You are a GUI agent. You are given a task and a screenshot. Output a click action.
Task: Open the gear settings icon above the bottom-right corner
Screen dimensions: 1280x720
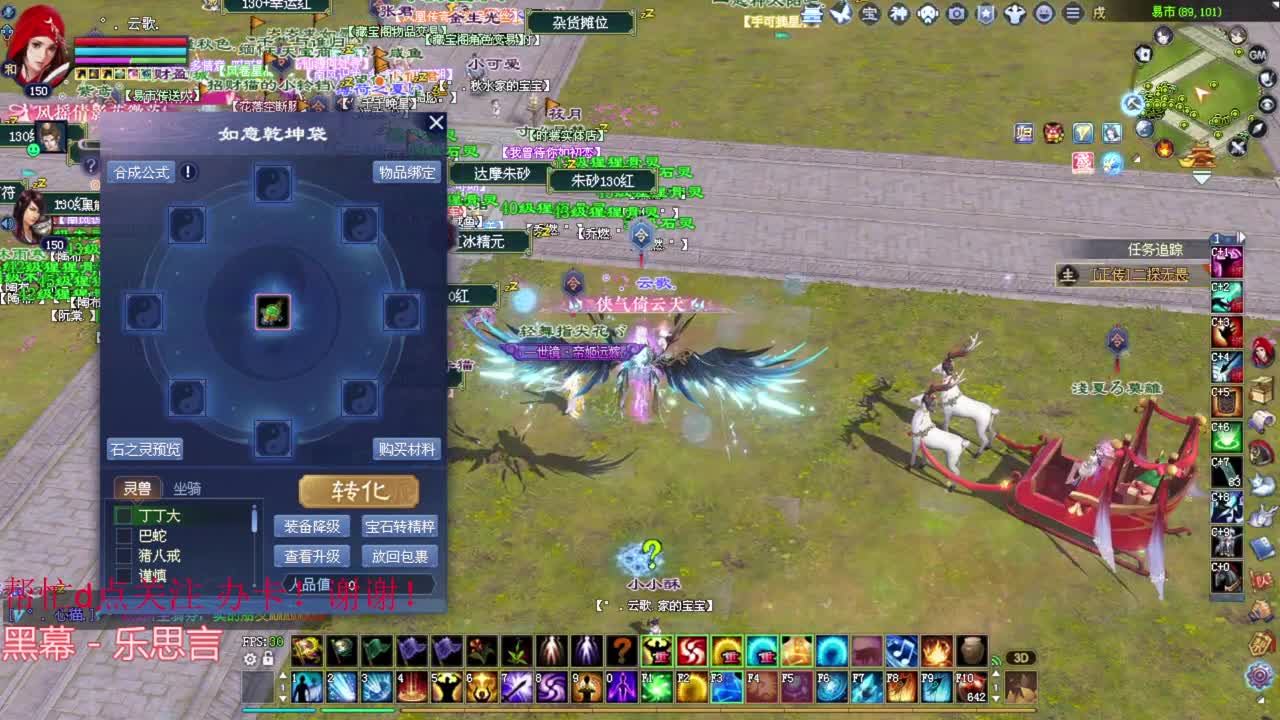pos(1259,676)
